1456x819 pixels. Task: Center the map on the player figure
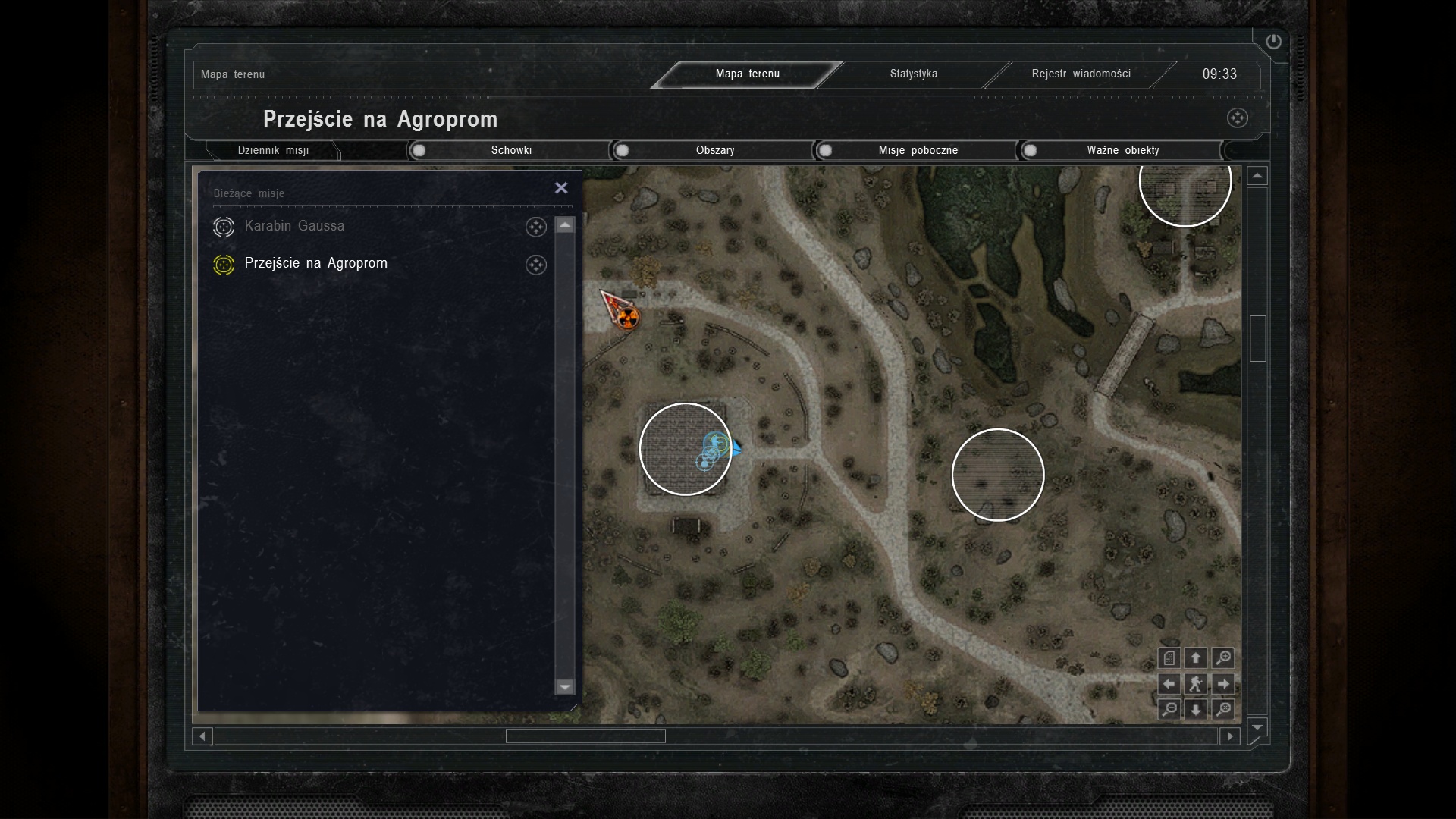pos(1196,684)
